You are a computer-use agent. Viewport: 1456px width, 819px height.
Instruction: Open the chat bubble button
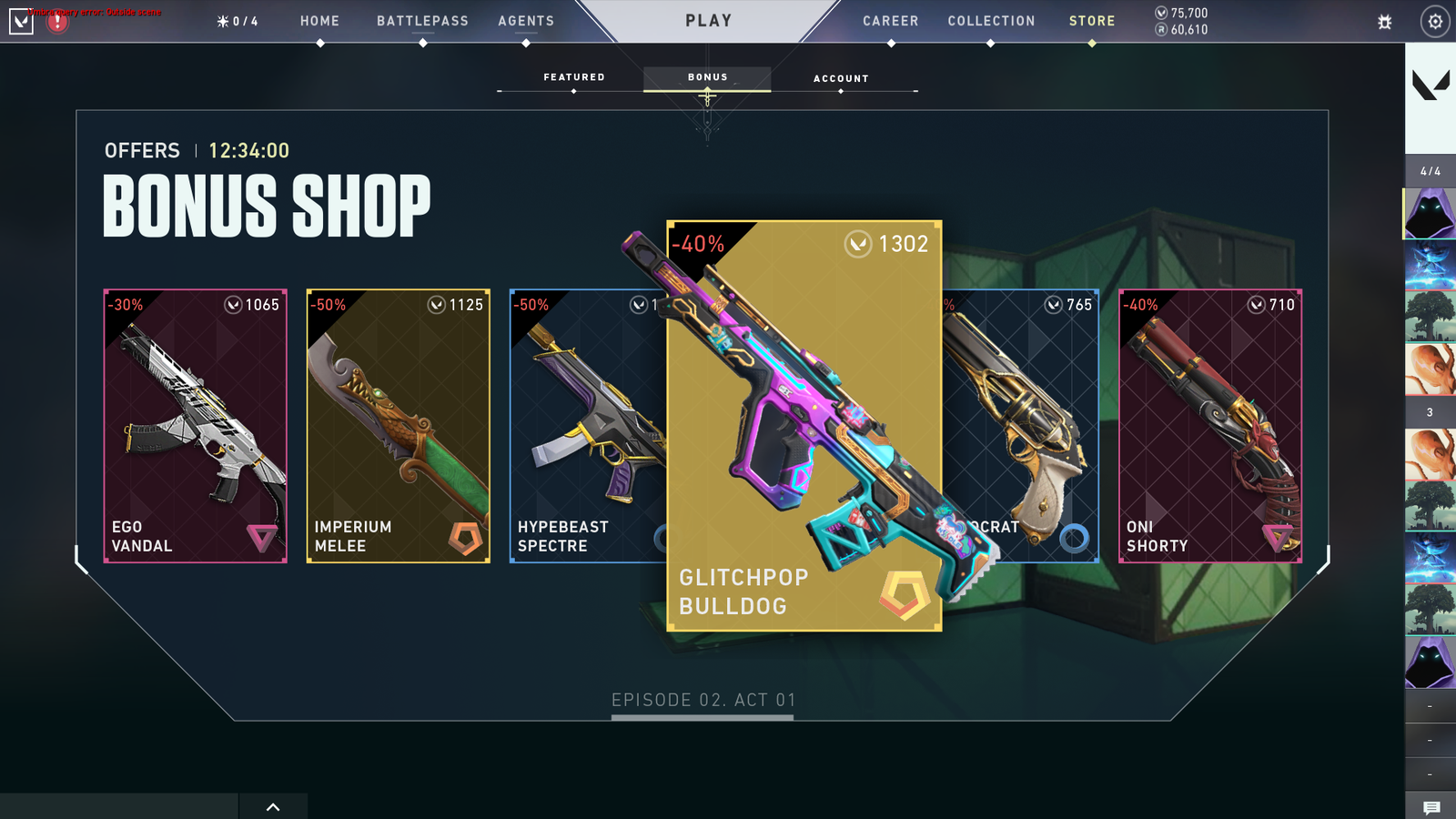(1431, 807)
